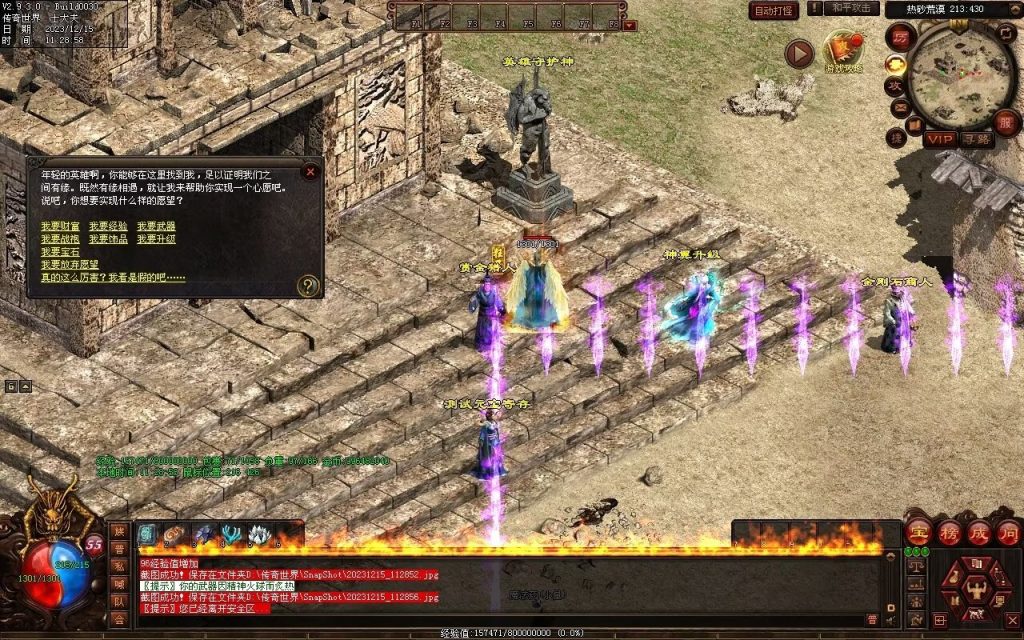The image size is (1024, 640).
Task: Activate the 寻路 pathfinding button
Action: point(976,139)
